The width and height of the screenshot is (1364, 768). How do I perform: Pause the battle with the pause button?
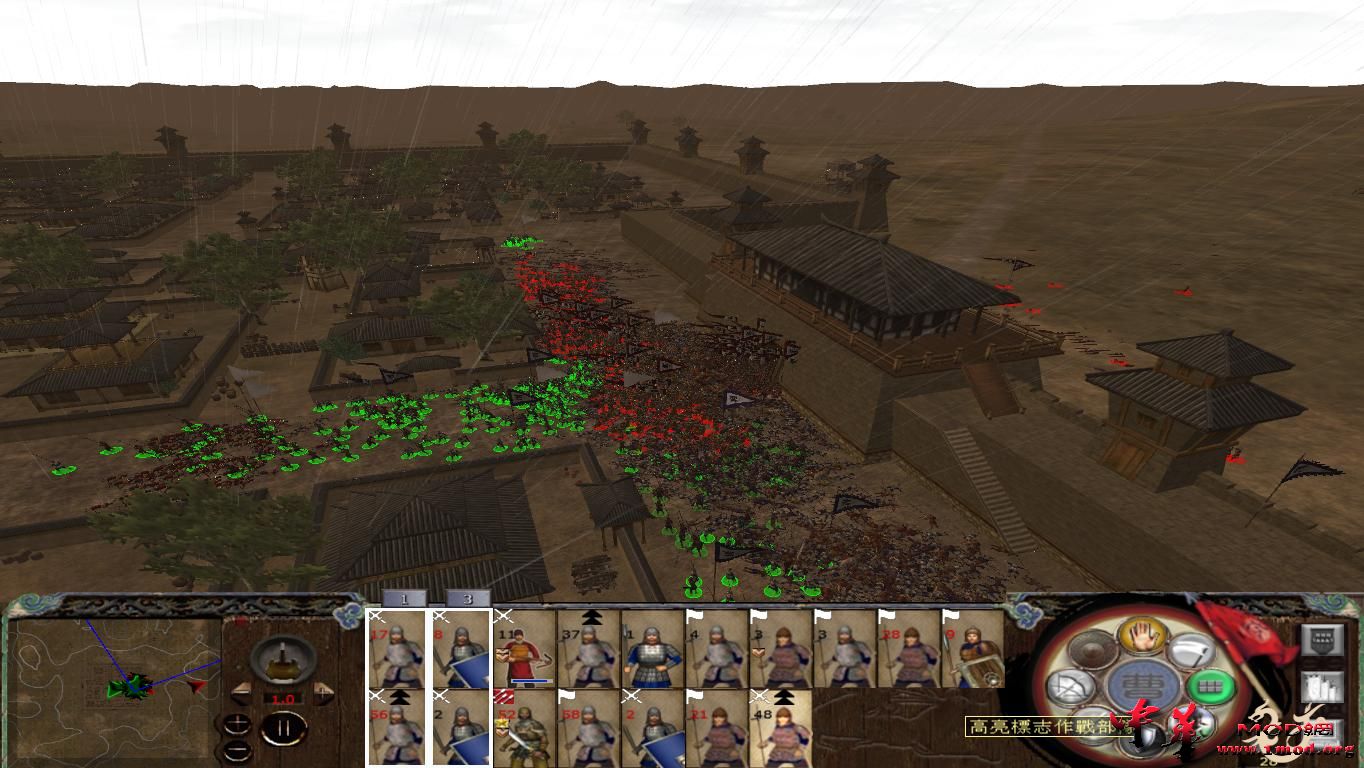[x=285, y=728]
